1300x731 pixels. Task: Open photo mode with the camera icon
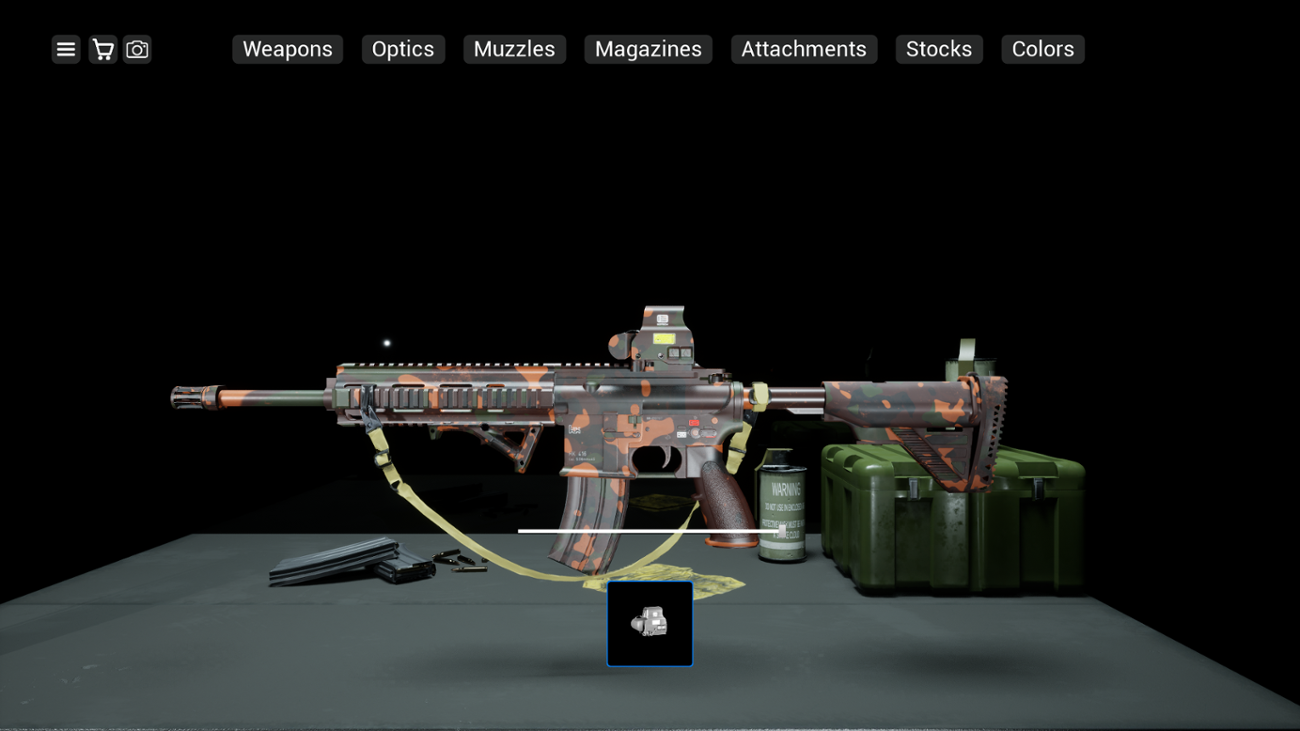click(137, 49)
